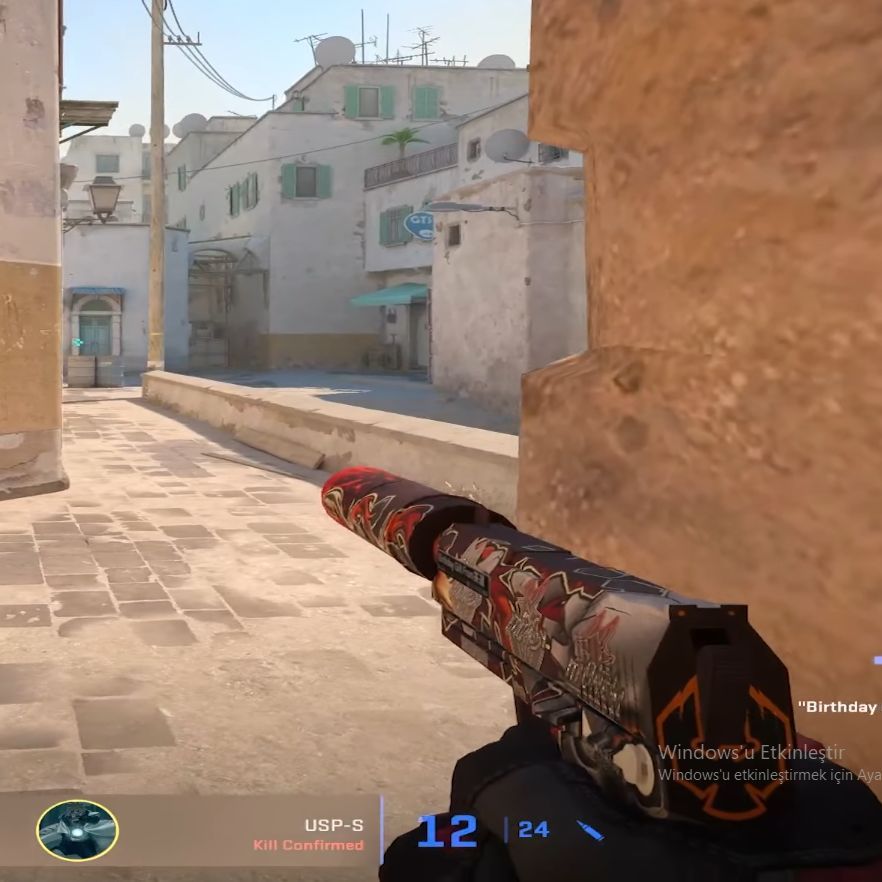Click the blue bullet ammo icon
The width and height of the screenshot is (882, 882).
point(590,830)
